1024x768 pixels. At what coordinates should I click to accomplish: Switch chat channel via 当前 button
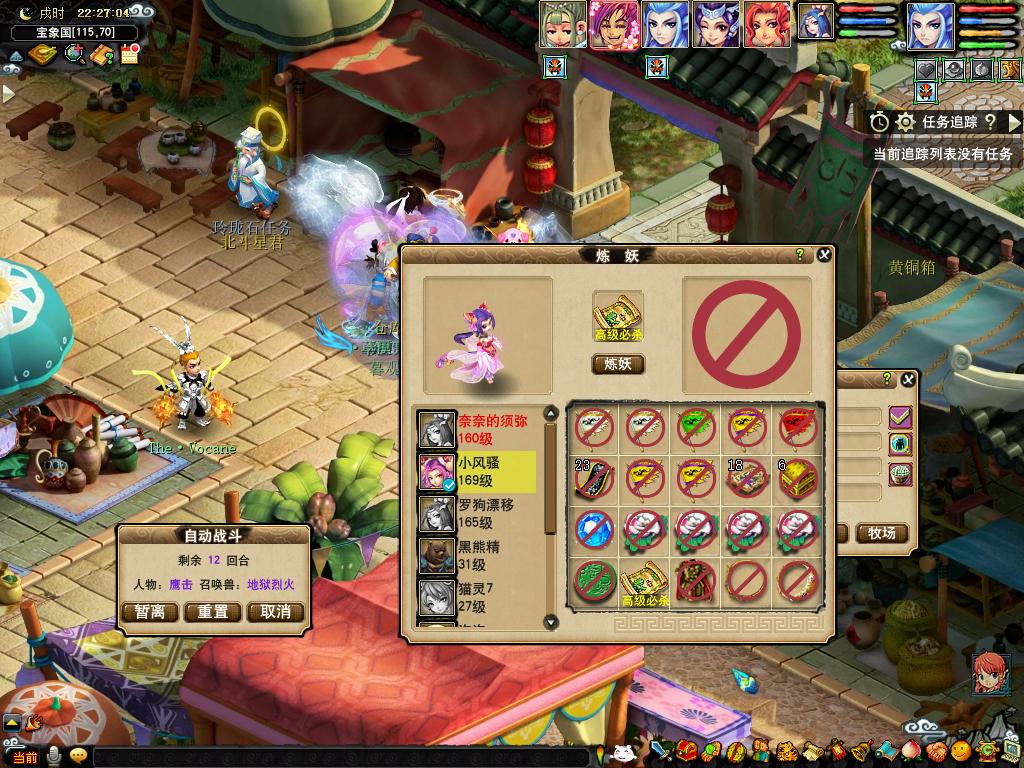[x=26, y=757]
